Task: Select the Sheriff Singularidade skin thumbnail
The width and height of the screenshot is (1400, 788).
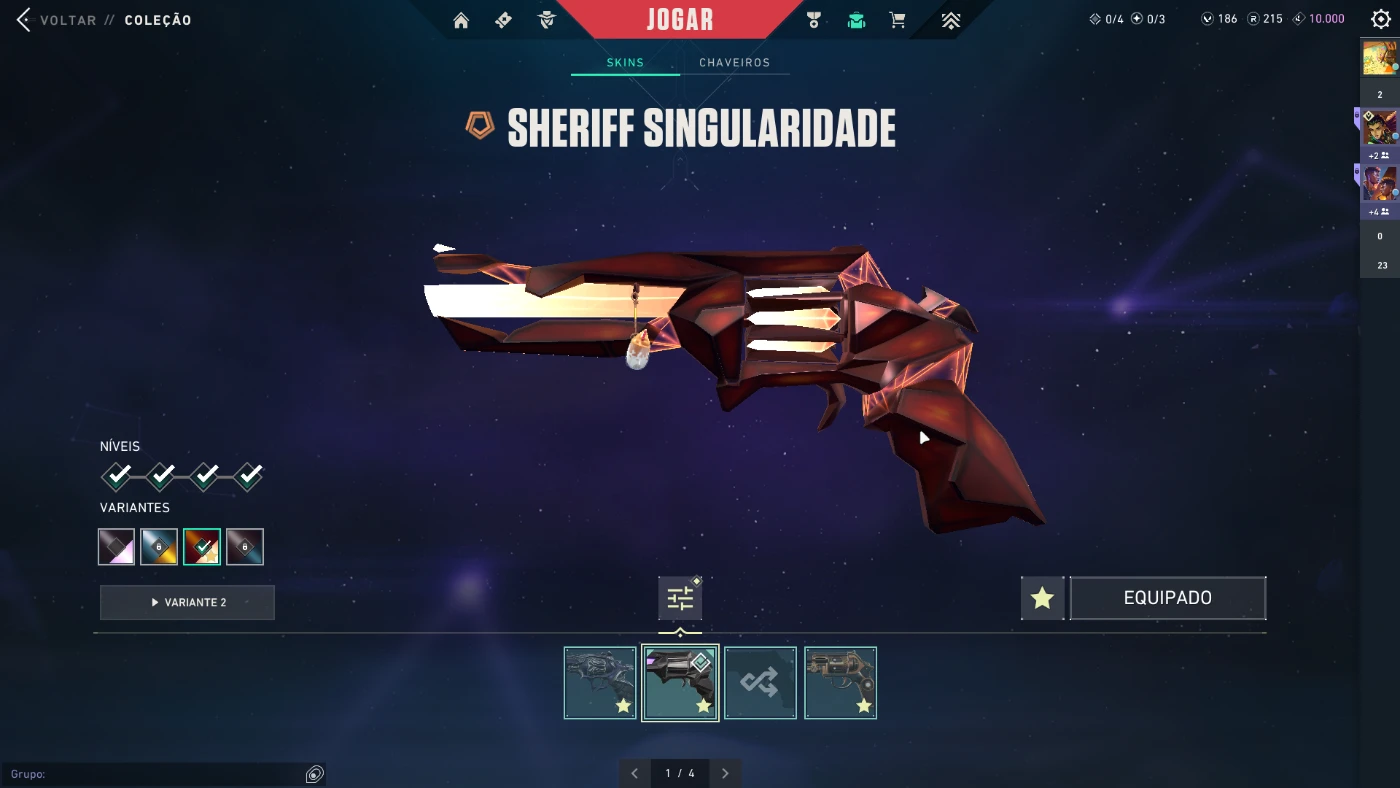Action: [x=680, y=683]
